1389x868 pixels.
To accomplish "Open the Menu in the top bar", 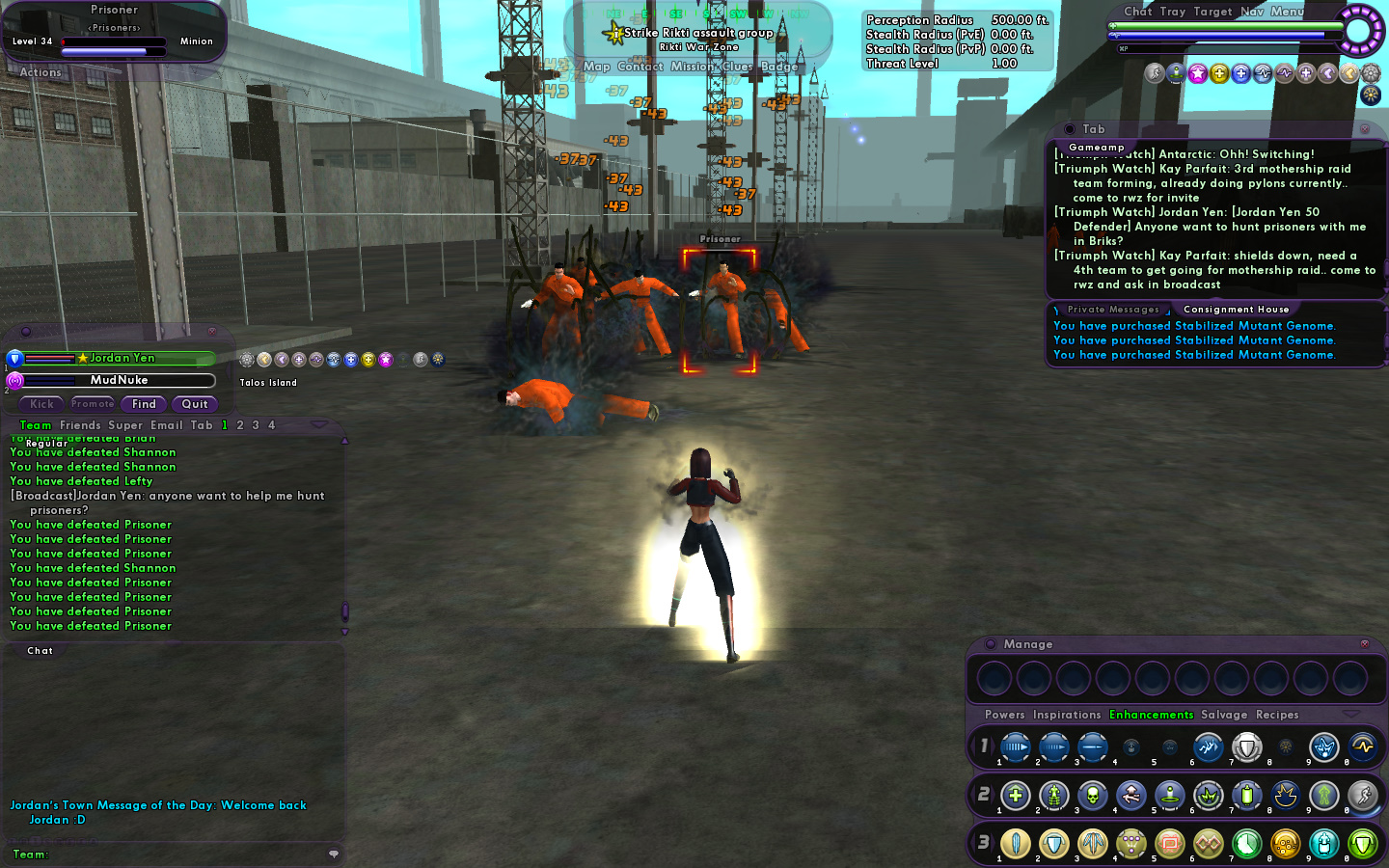I will pyautogui.click(x=1287, y=12).
